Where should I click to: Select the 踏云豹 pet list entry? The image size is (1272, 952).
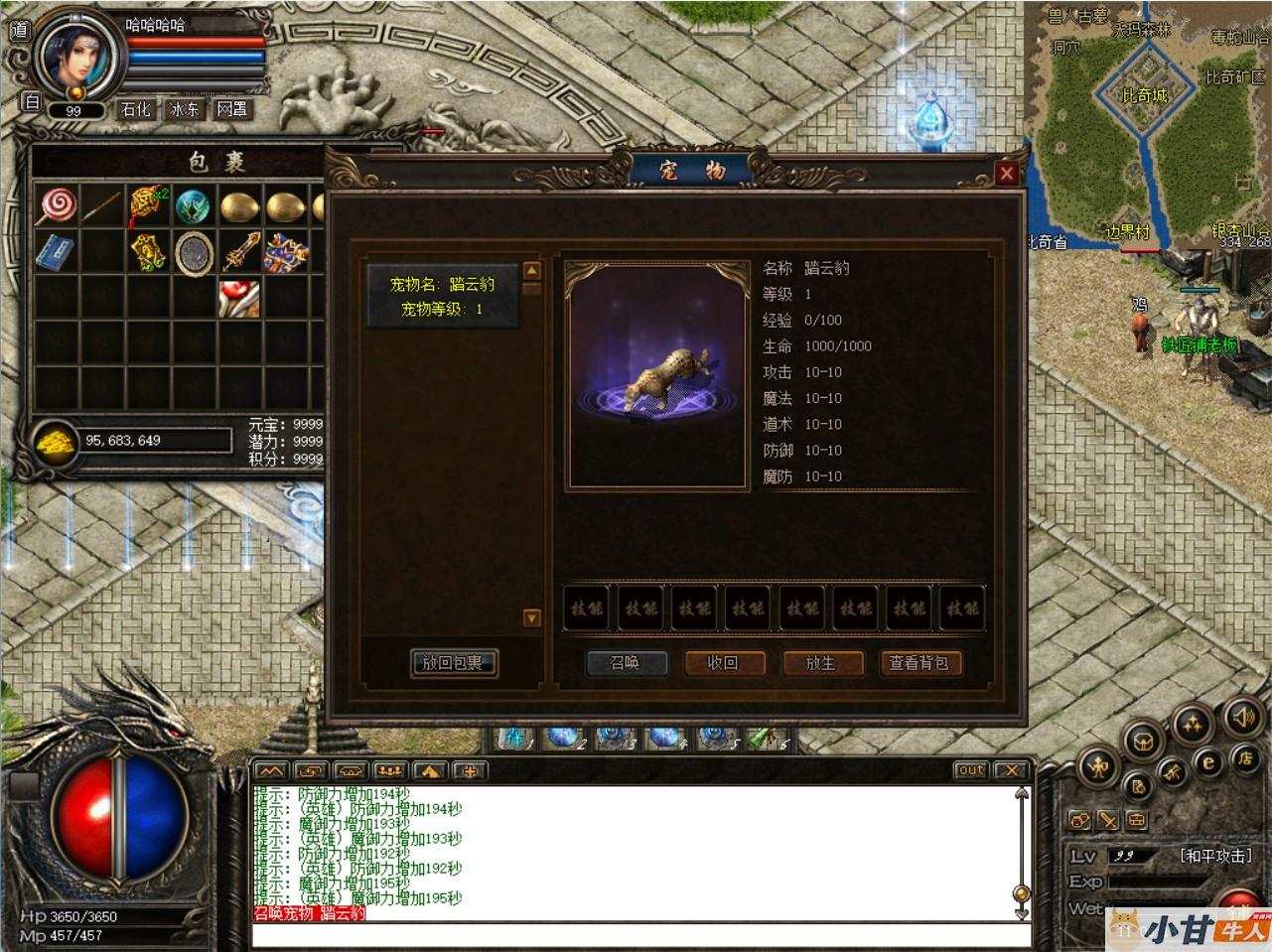442,296
